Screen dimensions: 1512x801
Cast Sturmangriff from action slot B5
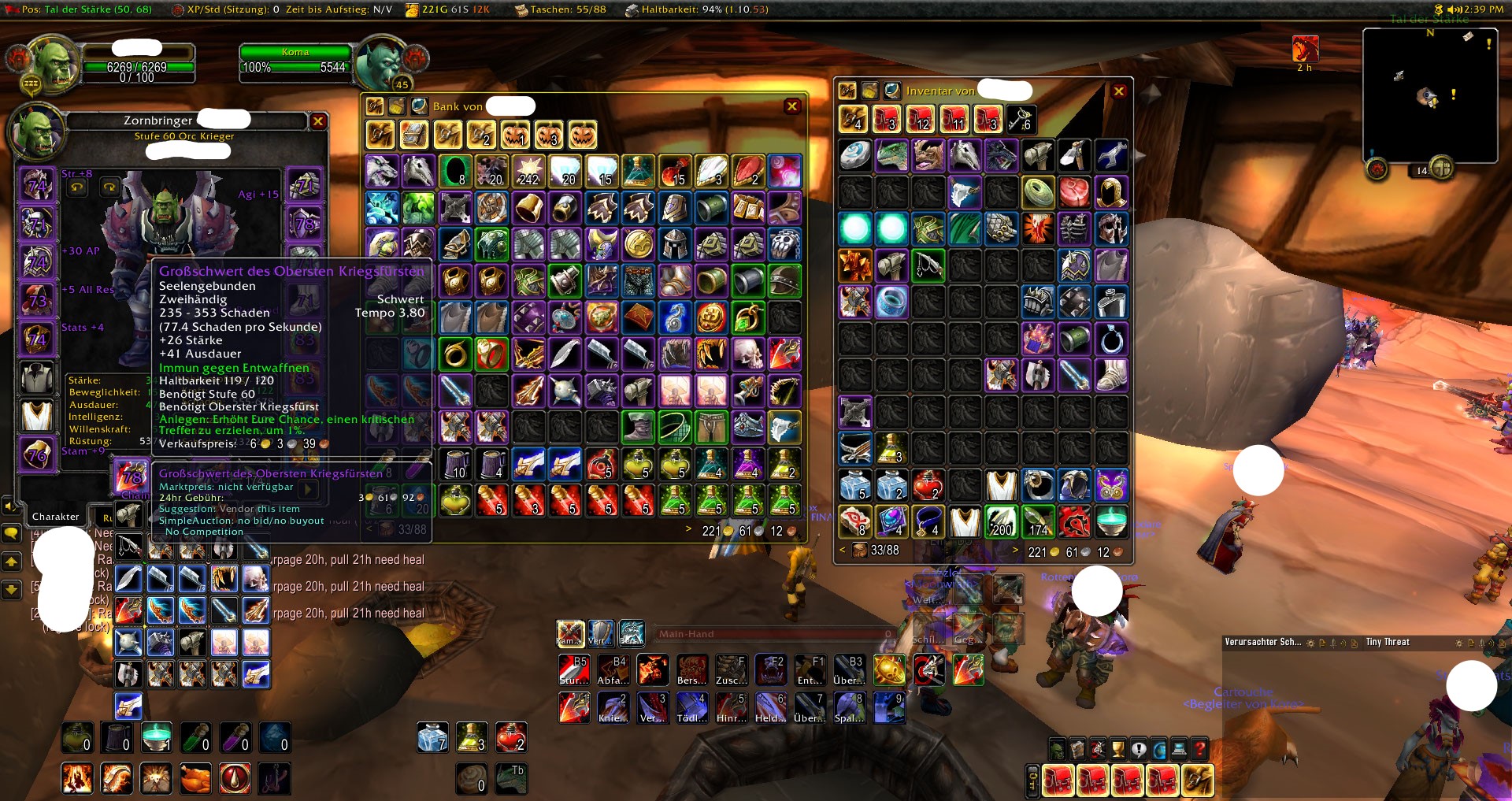pyautogui.click(x=573, y=669)
